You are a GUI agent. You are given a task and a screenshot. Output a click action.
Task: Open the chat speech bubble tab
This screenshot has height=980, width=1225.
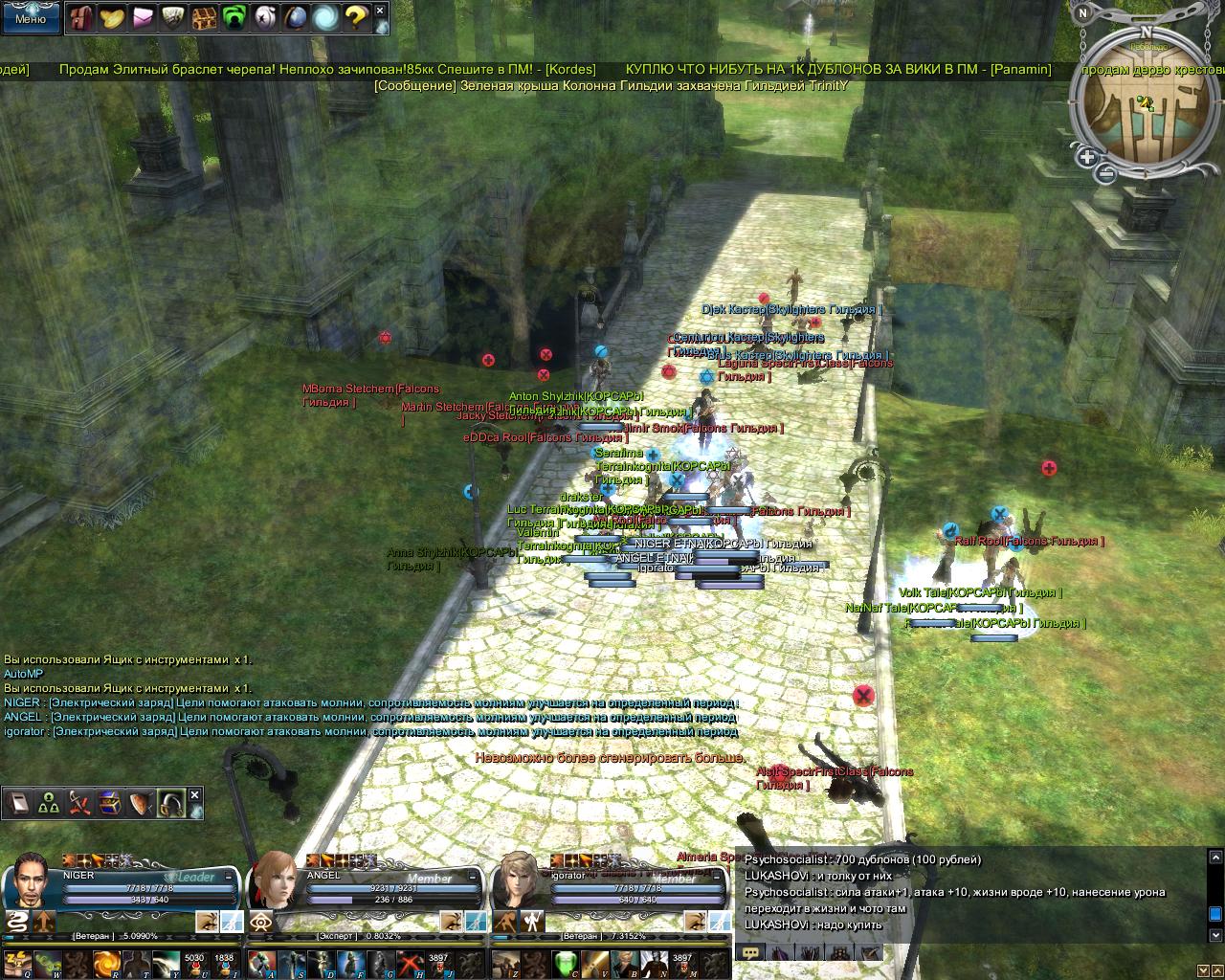(751, 952)
